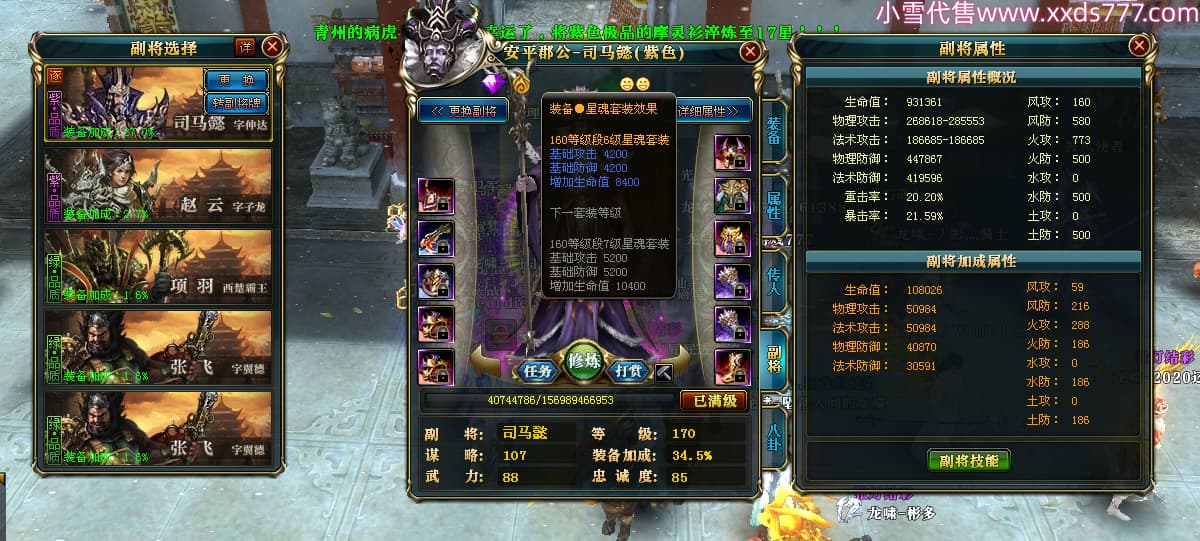
Task: Close the 副将选择 panel
Action: click(x=272, y=46)
